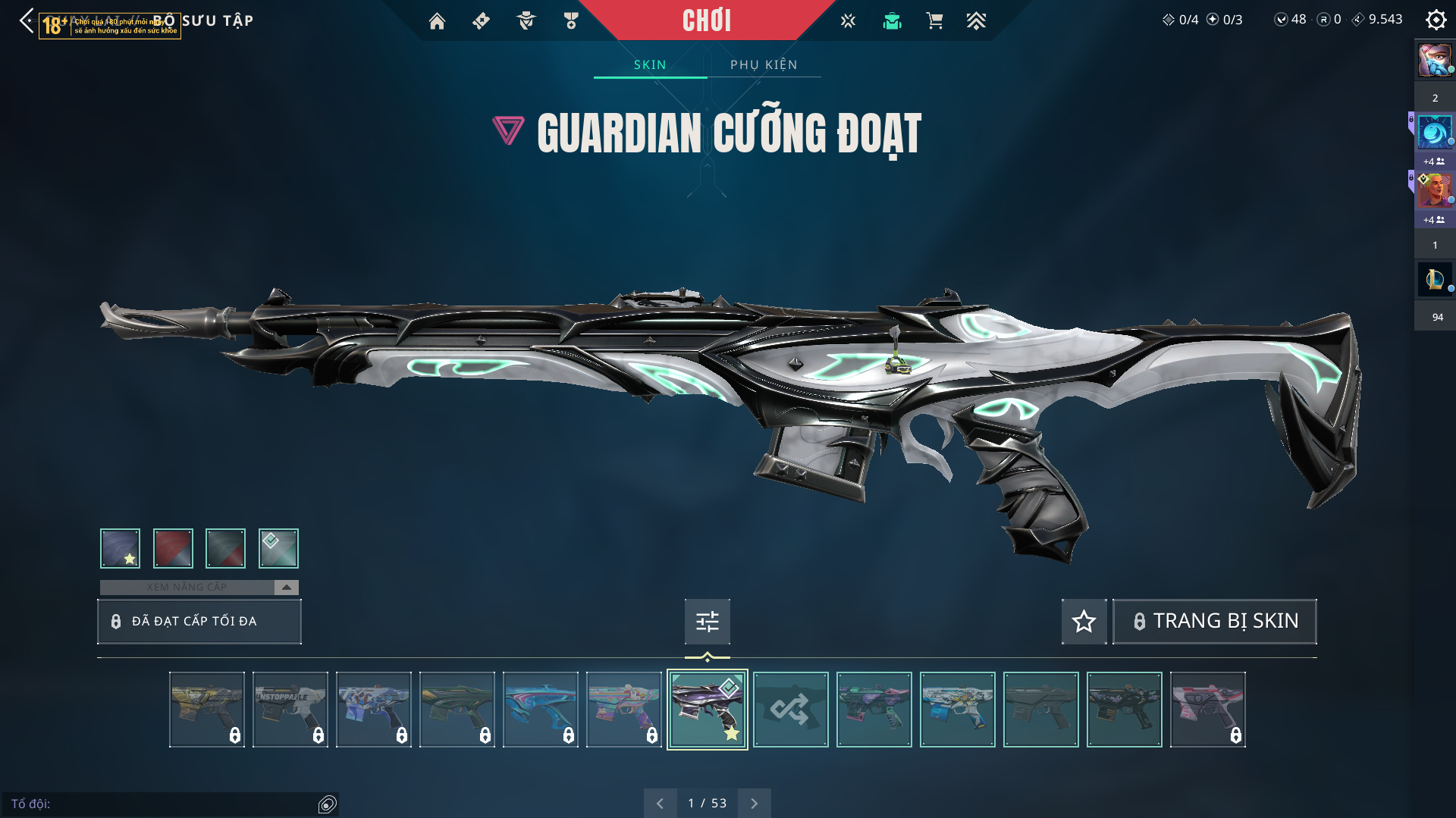1456x818 pixels.
Task: Open settings with the gear icon
Action: coord(1436,20)
